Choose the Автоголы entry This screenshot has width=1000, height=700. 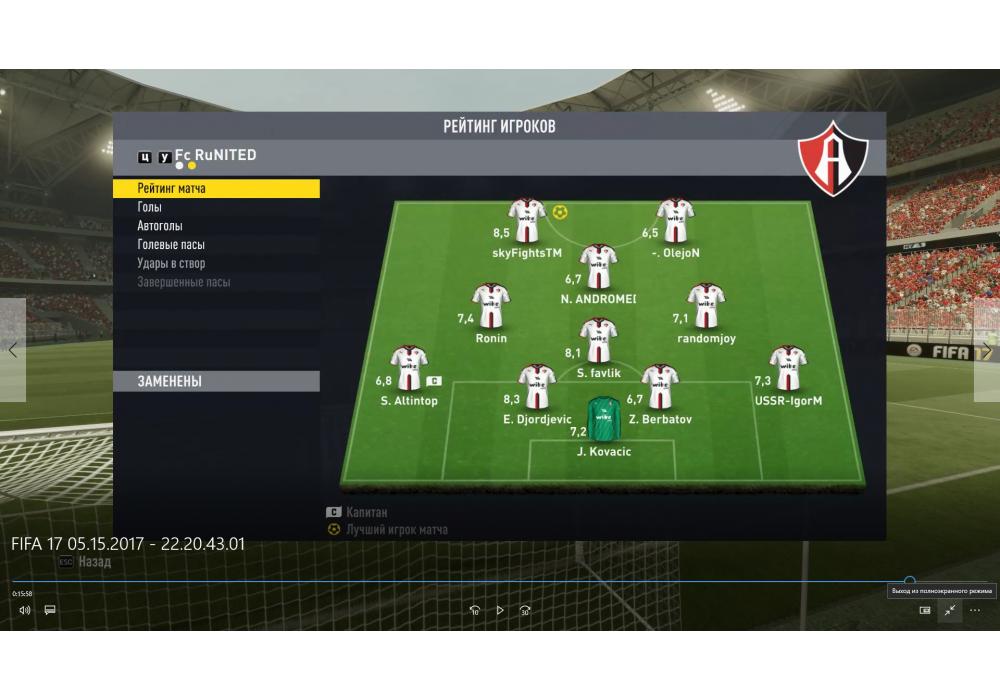pos(160,226)
